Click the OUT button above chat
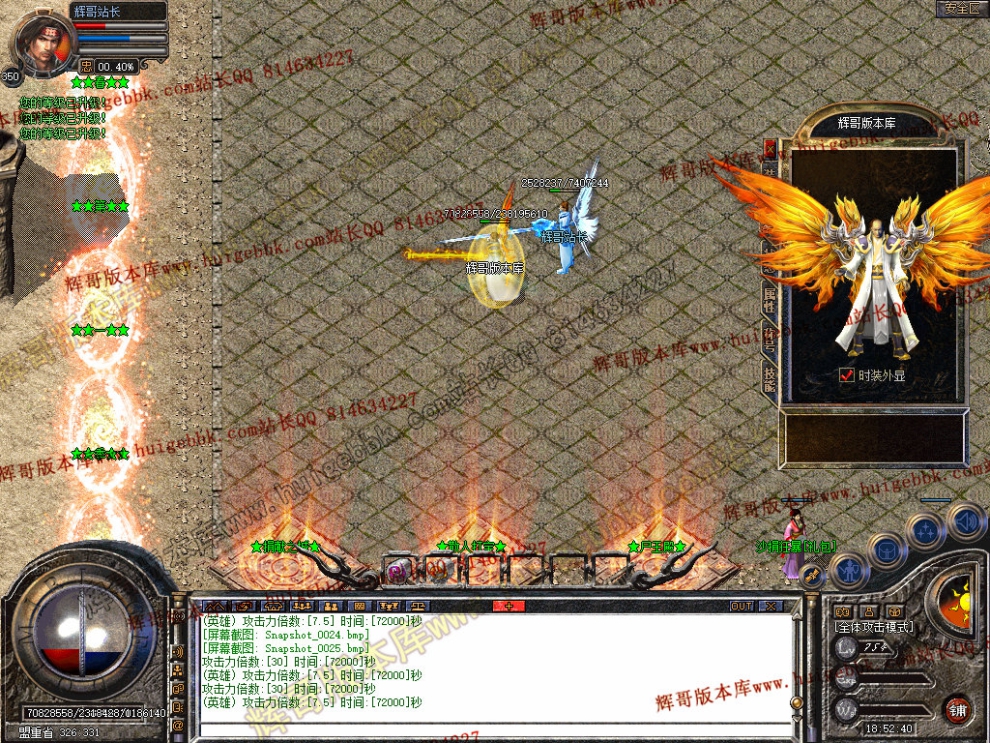The width and height of the screenshot is (990, 743). tap(741, 606)
